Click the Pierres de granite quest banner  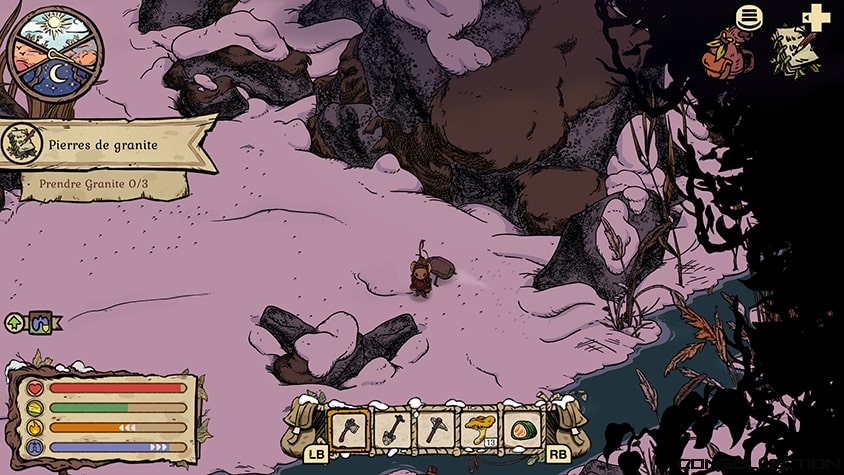pyautogui.click(x=110, y=143)
